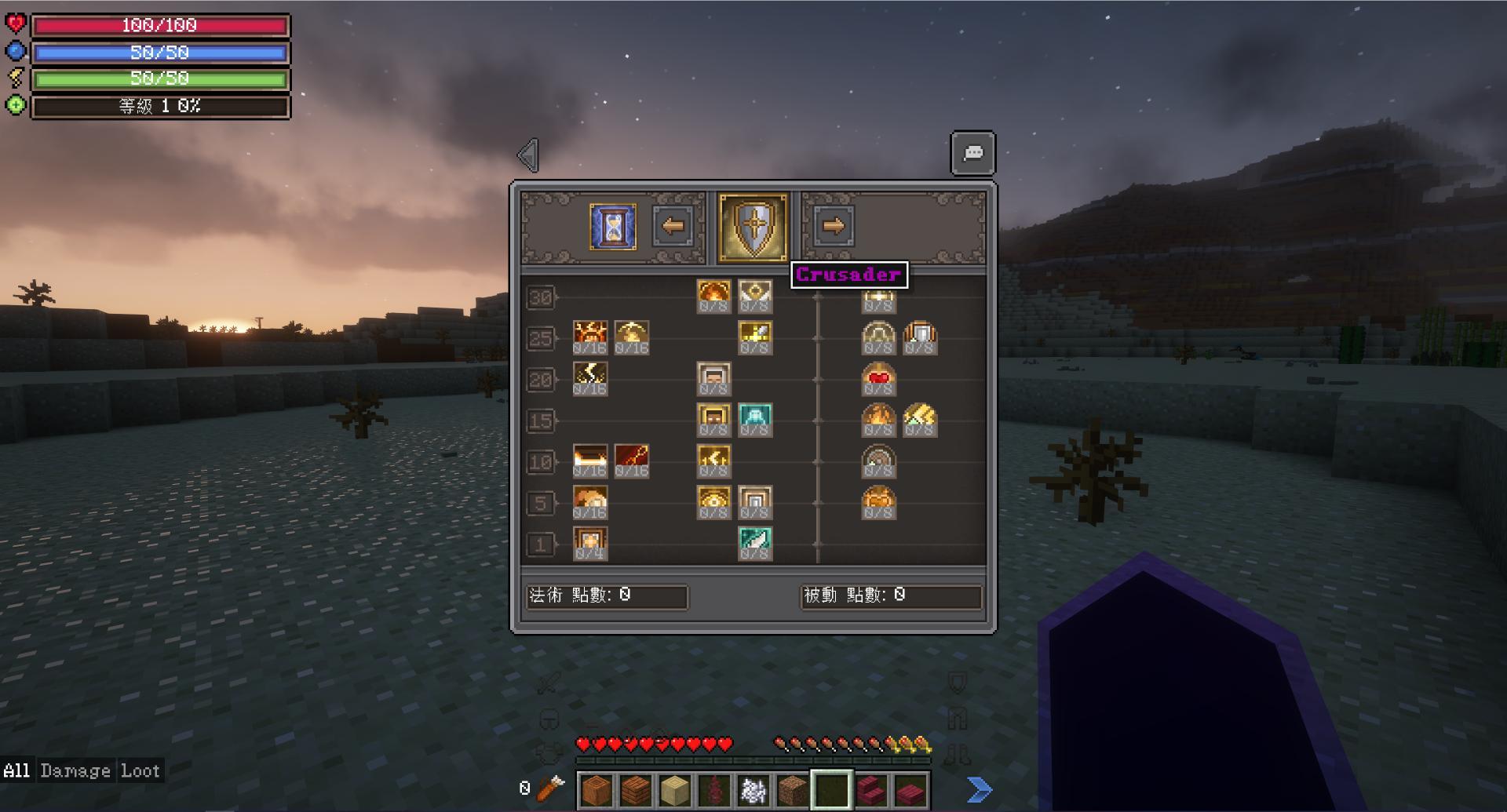1507x812 pixels.
Task: Select the golden wings skill at level 30
Action: (x=755, y=295)
